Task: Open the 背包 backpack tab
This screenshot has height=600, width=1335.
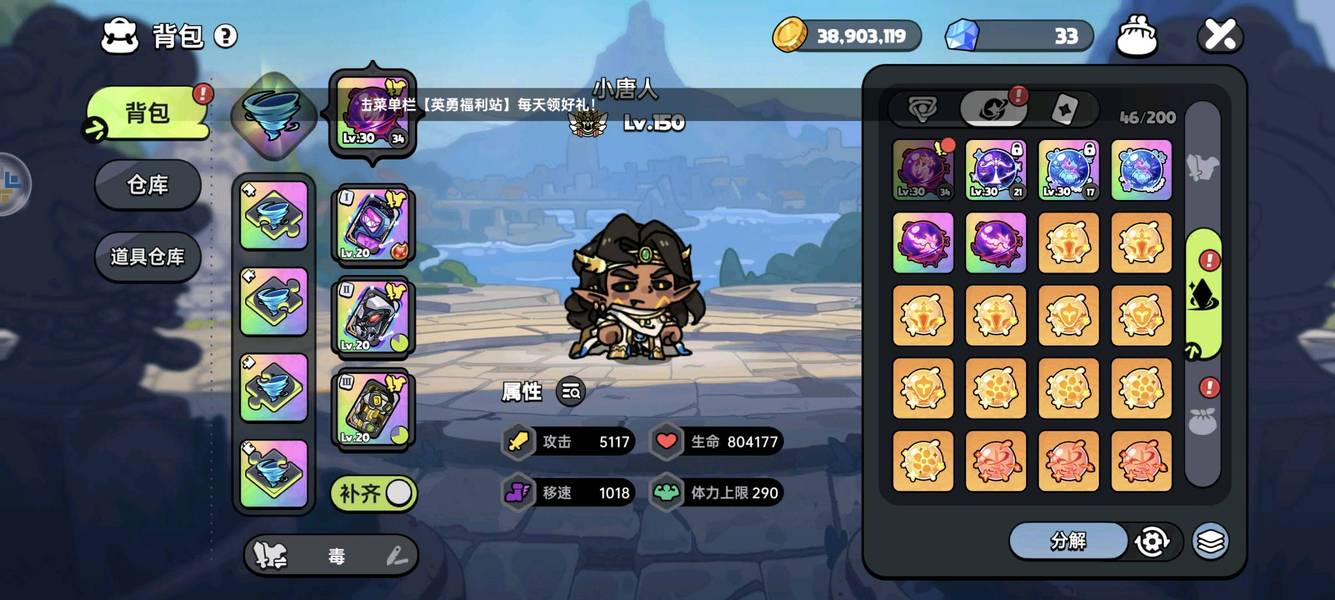Action: pyautogui.click(x=148, y=113)
